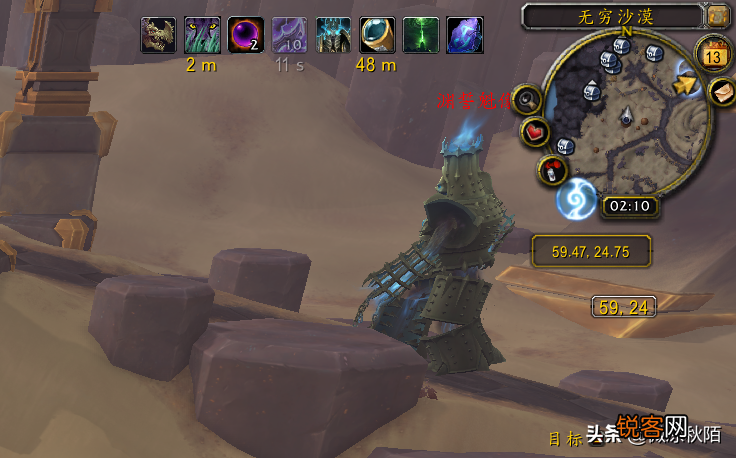
Task: Click the golden arrow marker on minimap
Action: point(685,84)
